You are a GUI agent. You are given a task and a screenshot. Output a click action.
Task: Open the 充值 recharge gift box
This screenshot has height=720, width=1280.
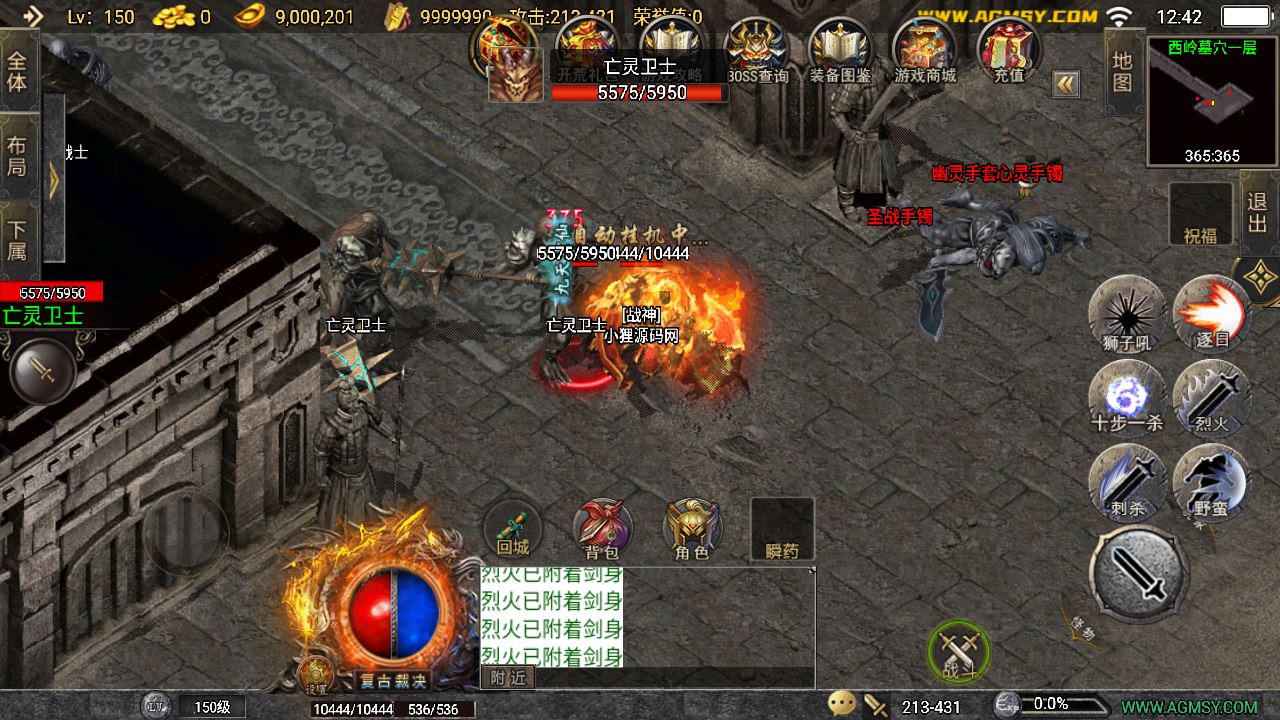click(x=1009, y=50)
